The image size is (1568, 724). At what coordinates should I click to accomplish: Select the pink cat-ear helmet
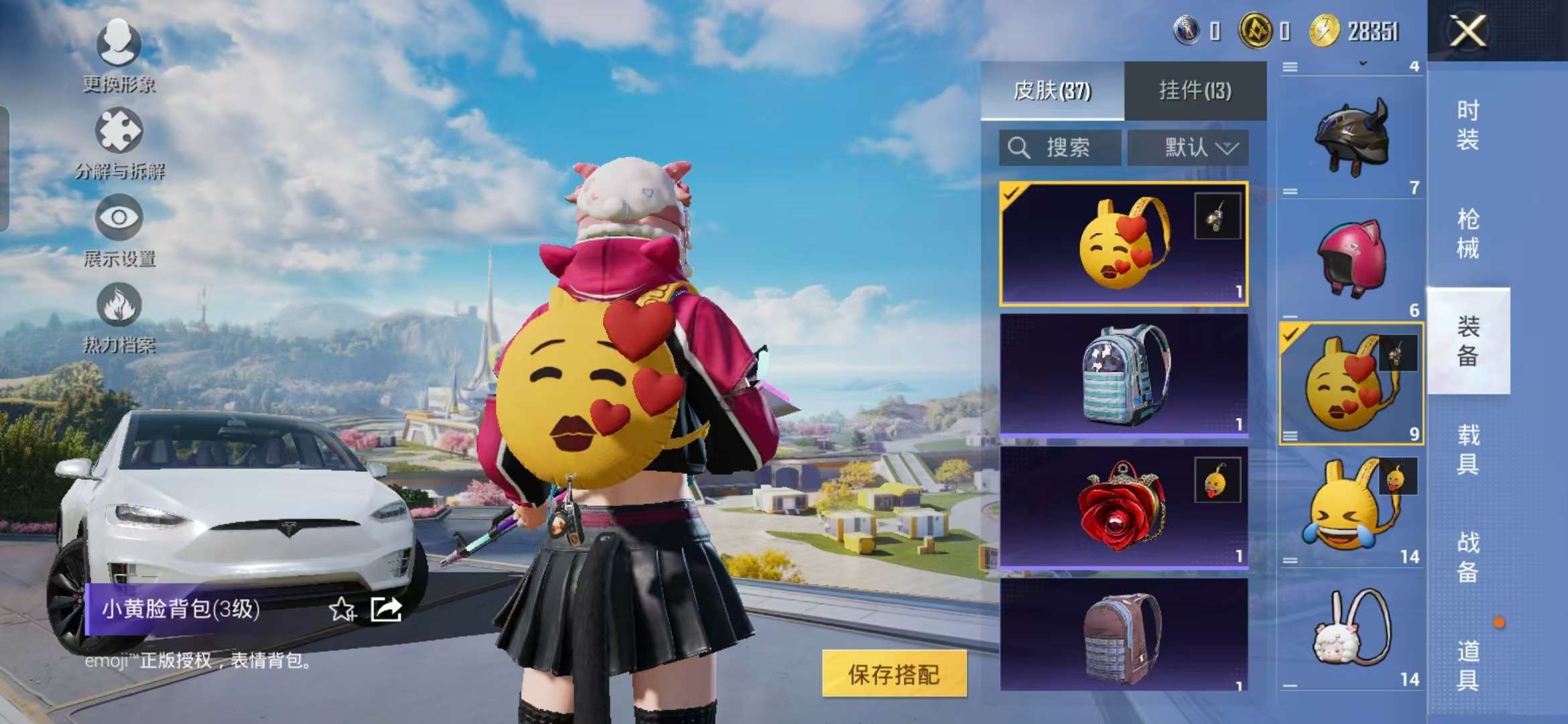pos(1351,259)
